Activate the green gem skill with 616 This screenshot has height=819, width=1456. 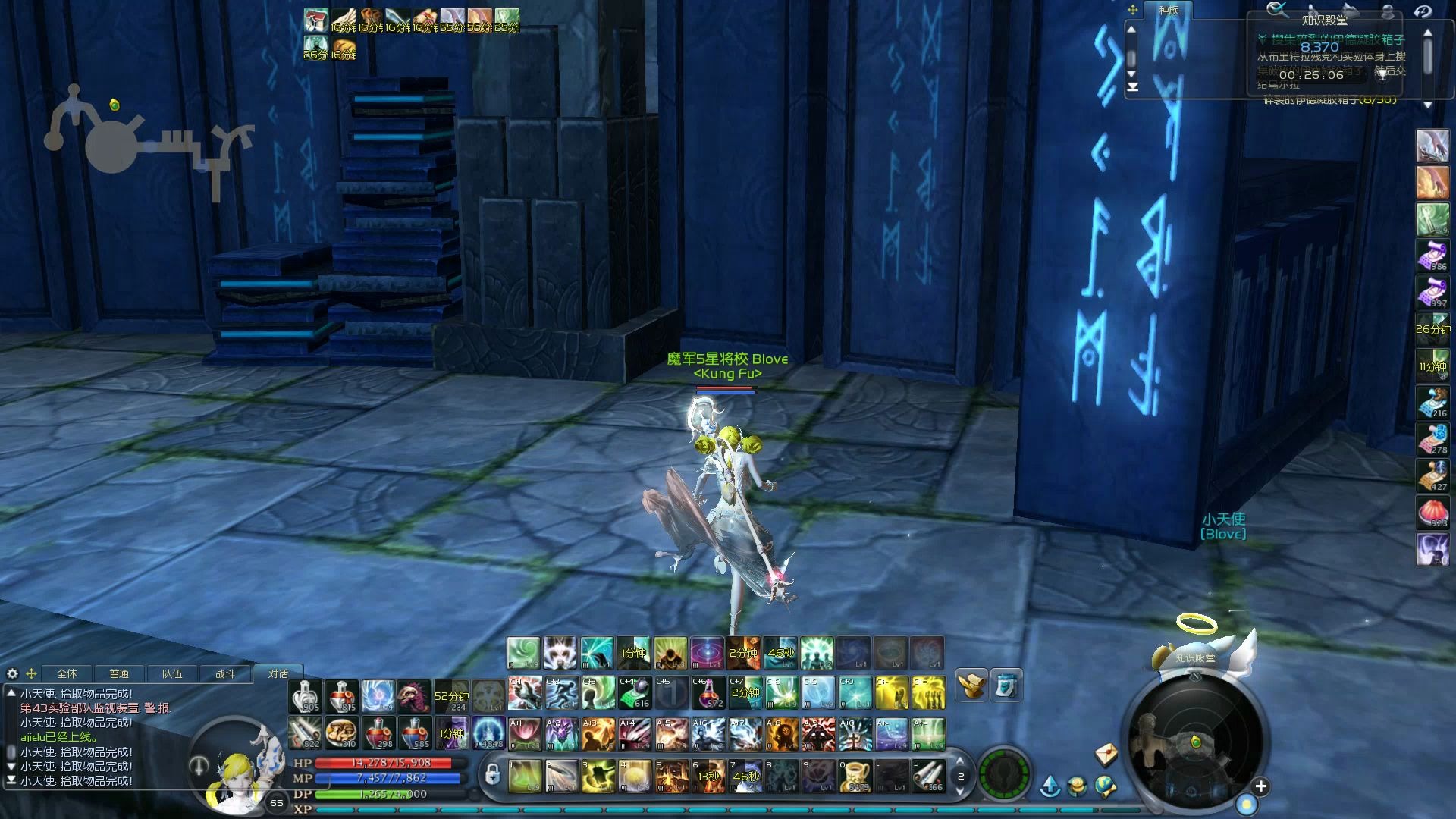pyautogui.click(x=633, y=693)
